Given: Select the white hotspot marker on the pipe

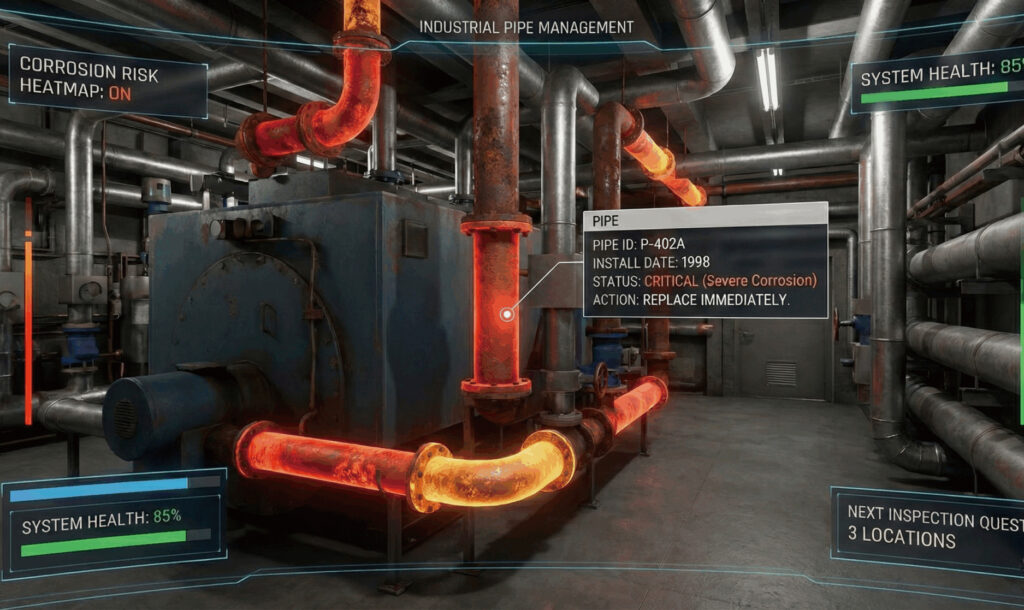Looking at the screenshot, I should point(508,315).
